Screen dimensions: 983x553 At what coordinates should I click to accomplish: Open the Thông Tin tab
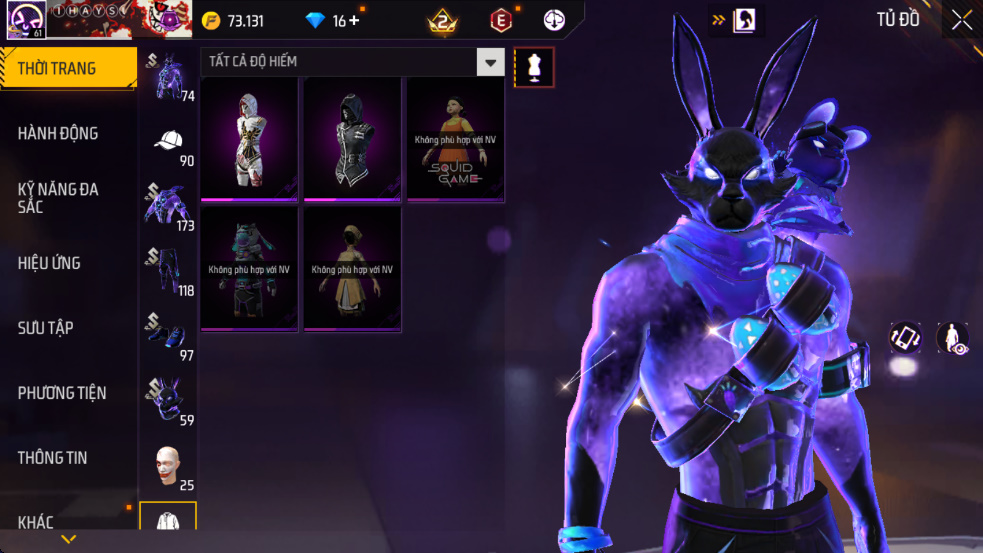pos(67,458)
